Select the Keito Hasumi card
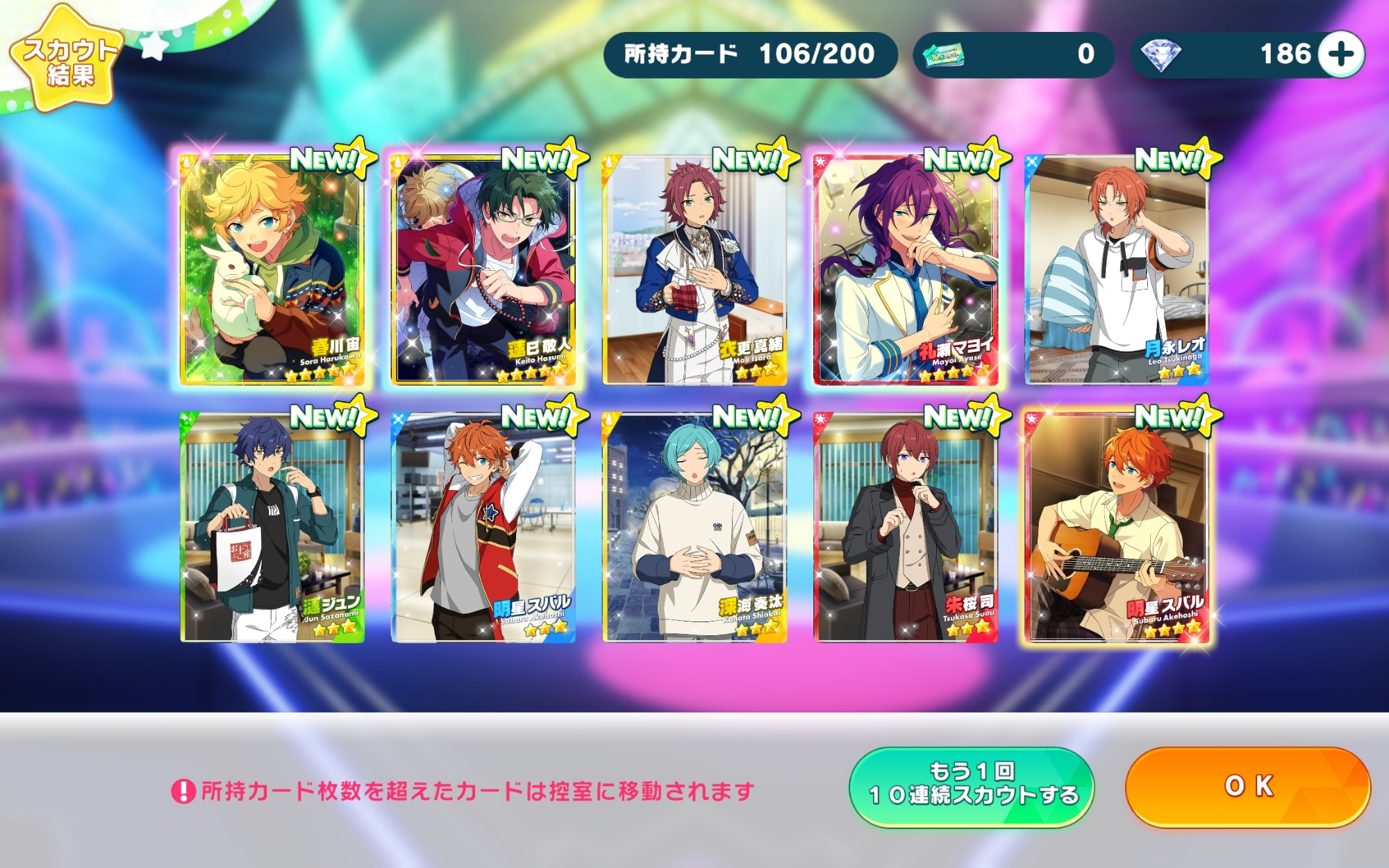Image resolution: width=1389 pixels, height=868 pixels. click(x=484, y=269)
